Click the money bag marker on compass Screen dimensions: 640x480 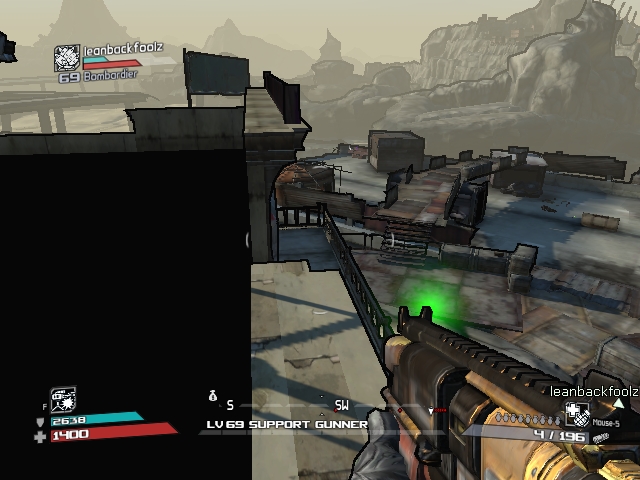[212, 397]
